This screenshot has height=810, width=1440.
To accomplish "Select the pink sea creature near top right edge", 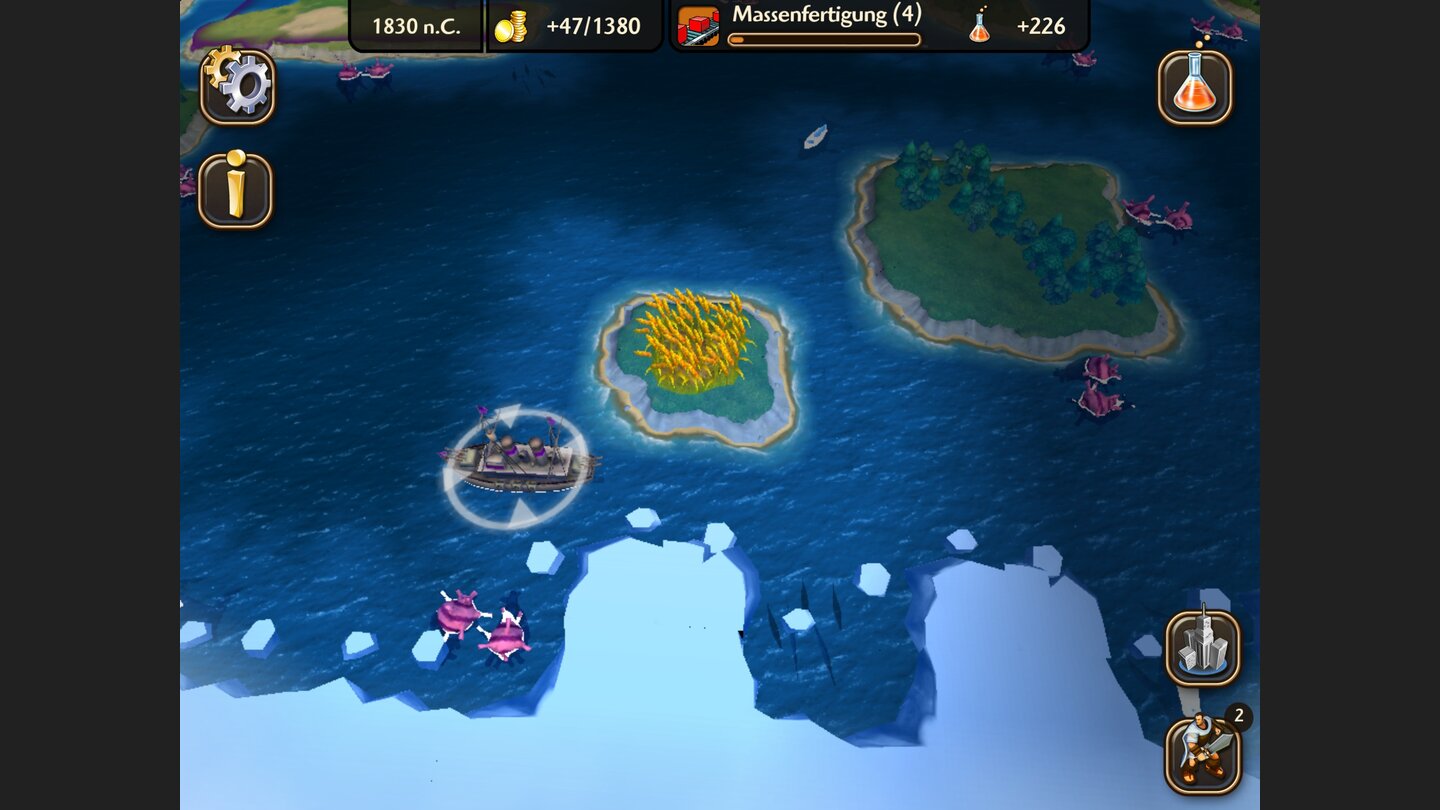I will (1160, 210).
